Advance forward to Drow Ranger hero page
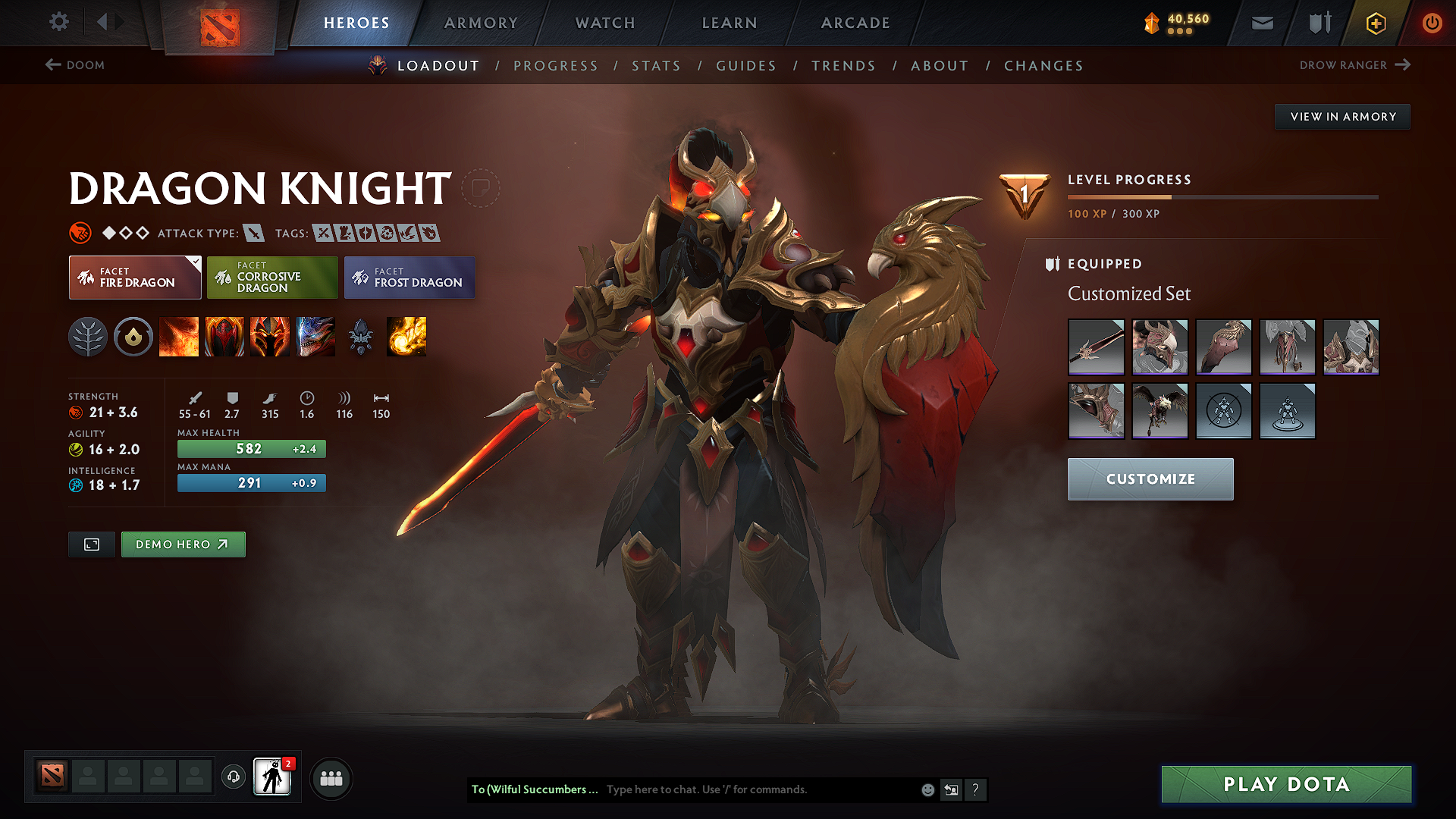 click(x=1354, y=65)
